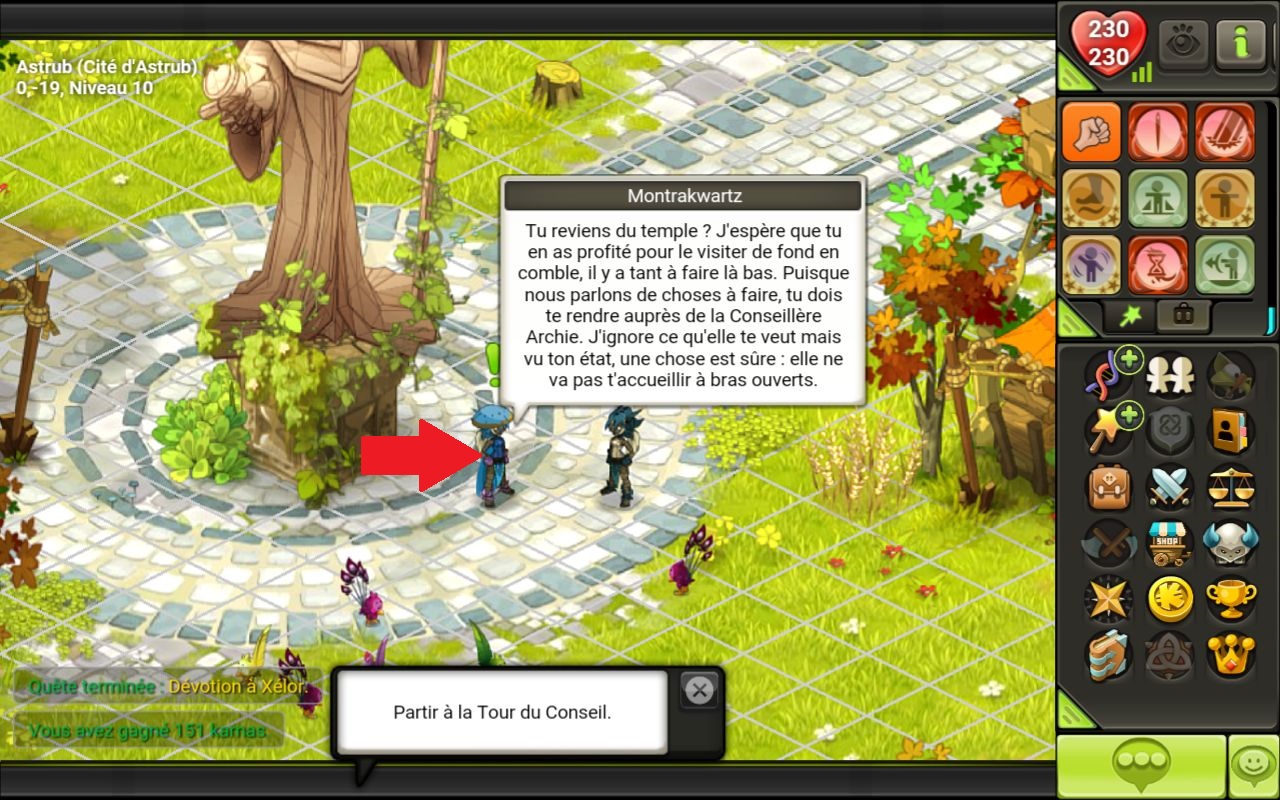The height and width of the screenshot is (800, 1280).
Task: Select the fist melee attack icon
Action: click(1092, 132)
